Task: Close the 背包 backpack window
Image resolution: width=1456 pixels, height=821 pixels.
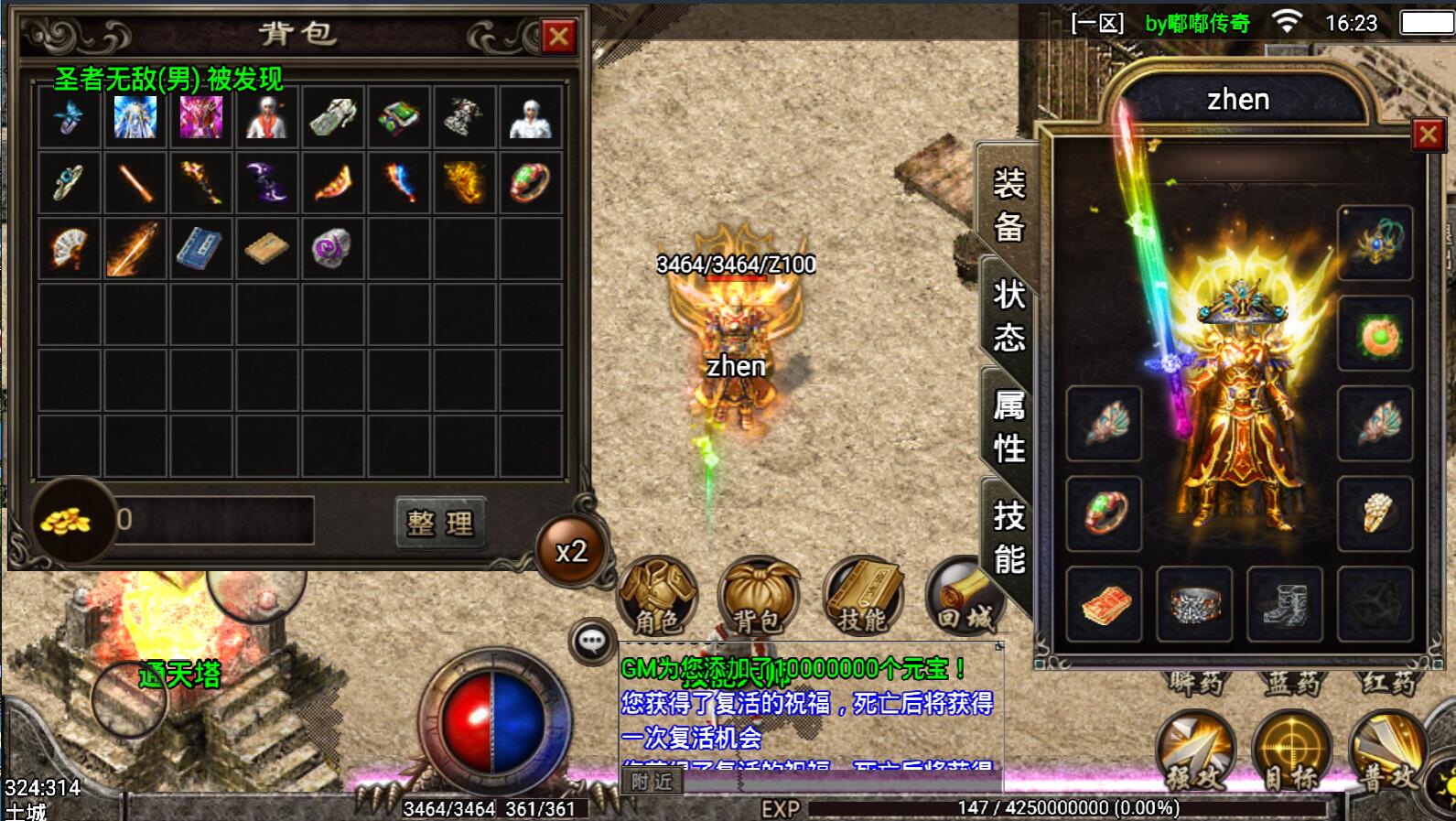Action: [558, 37]
